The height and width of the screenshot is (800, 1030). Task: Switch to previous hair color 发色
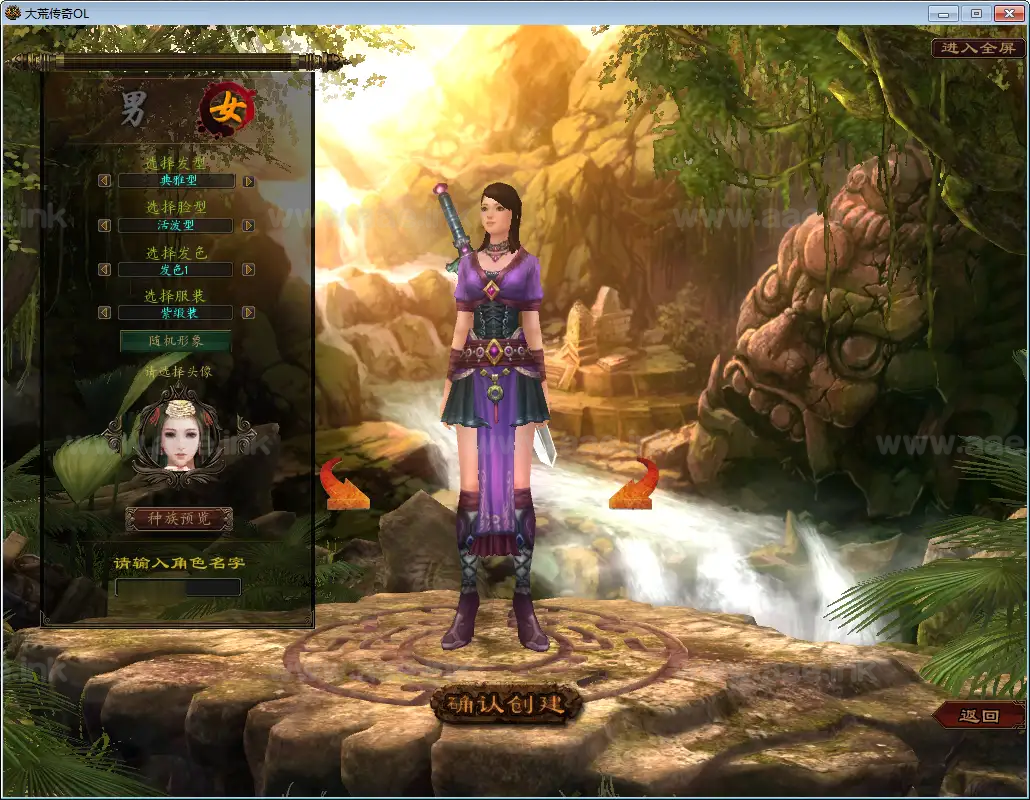pyautogui.click(x=104, y=270)
